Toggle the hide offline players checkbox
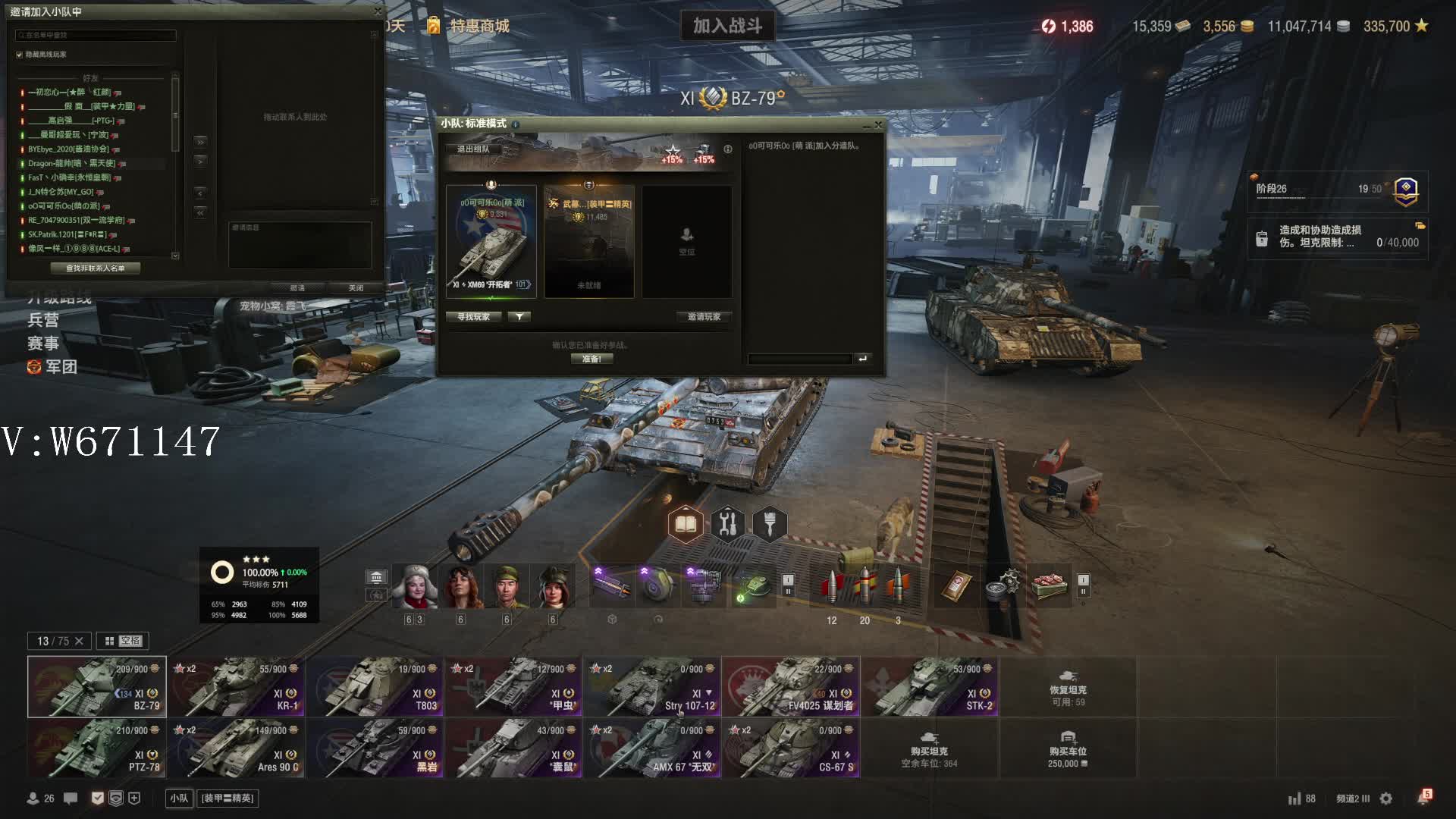1456x819 pixels. (20, 55)
